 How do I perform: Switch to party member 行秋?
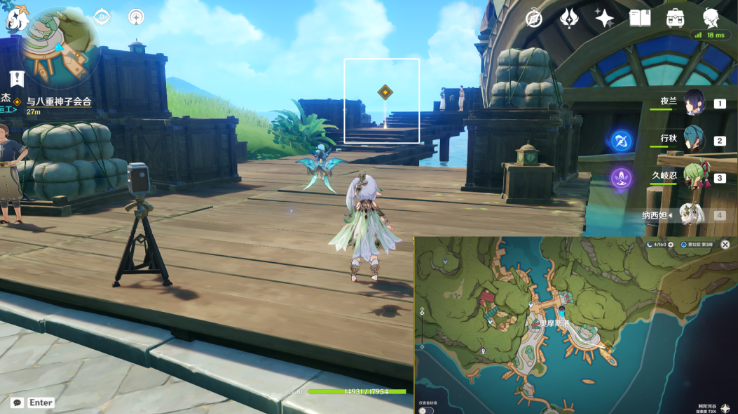coord(694,140)
